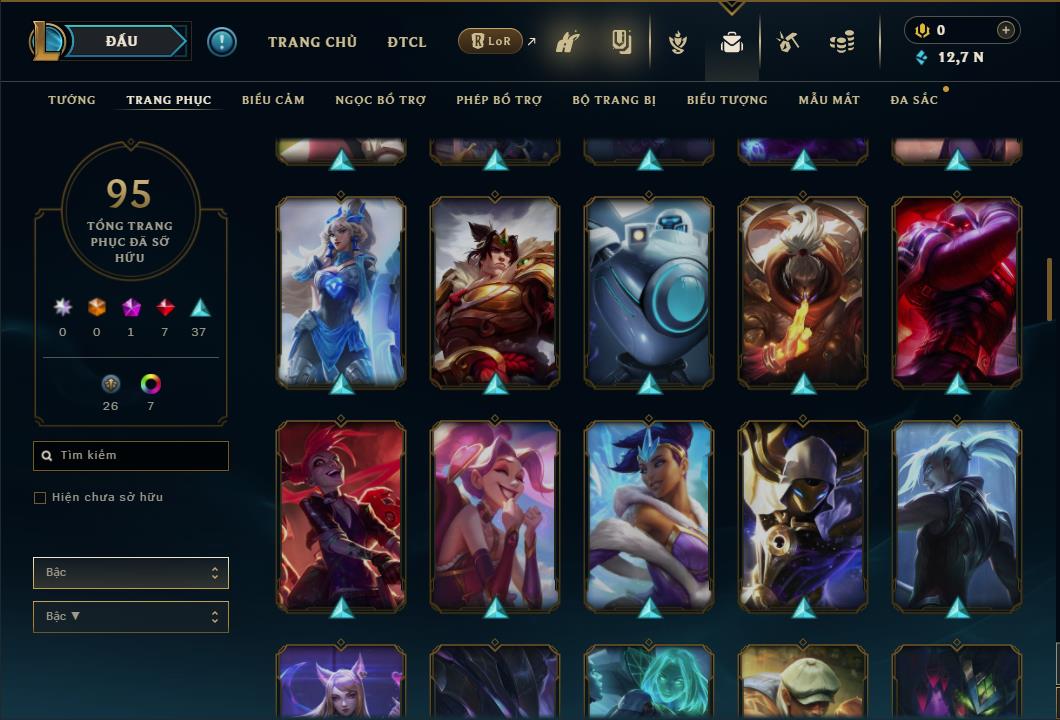Open the coin stacks store icon
Viewport: 1060px width, 720px height.
tap(842, 42)
